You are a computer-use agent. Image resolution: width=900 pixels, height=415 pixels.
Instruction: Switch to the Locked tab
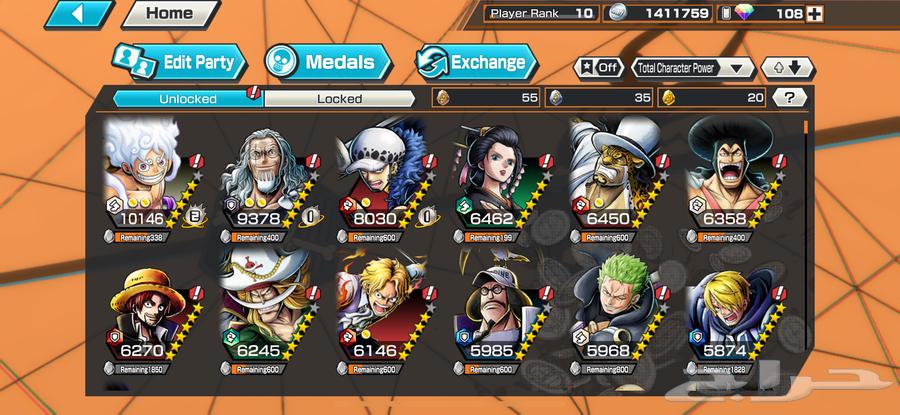(340, 98)
